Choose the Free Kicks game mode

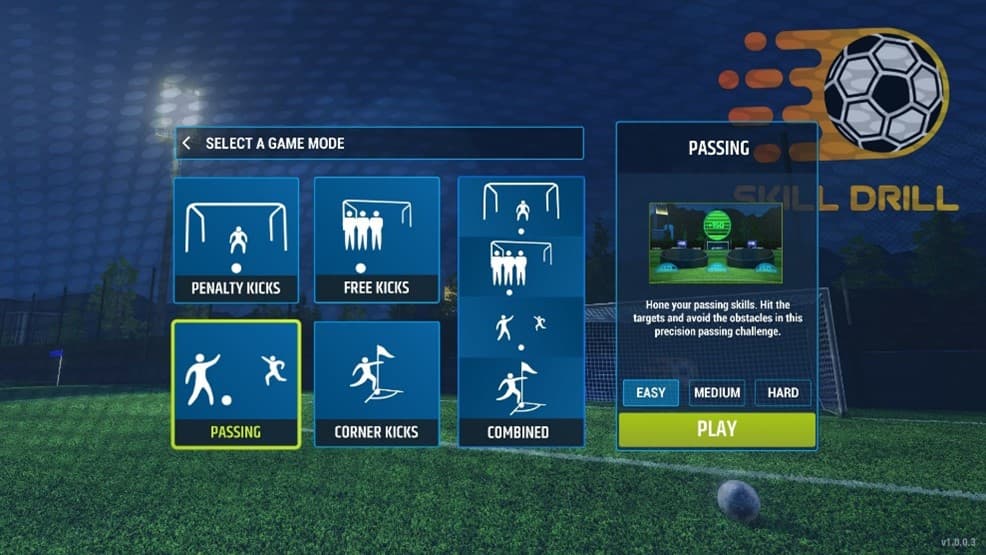(377, 240)
